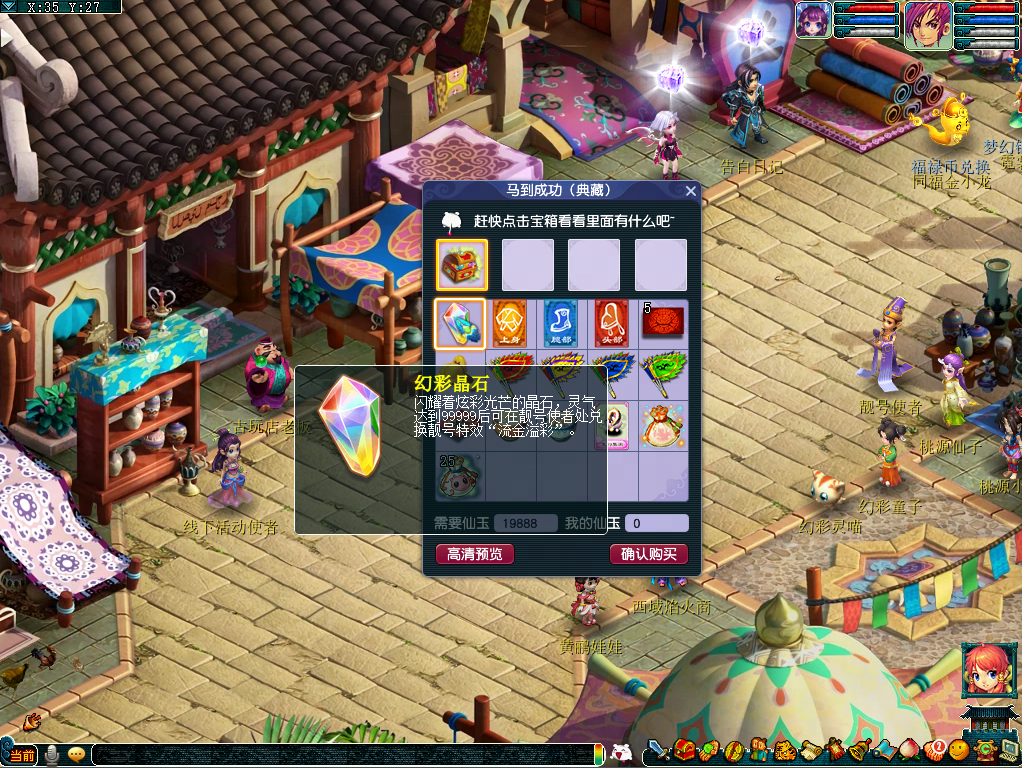Open the sword icon in bottom toolbar
This screenshot has height=768, width=1022.
pyautogui.click(x=657, y=750)
